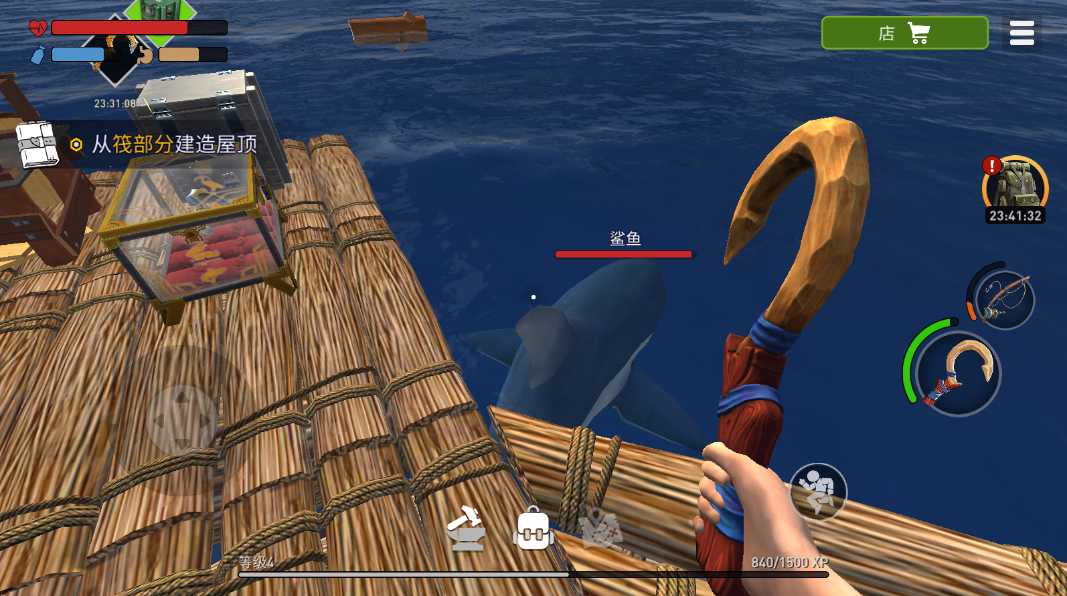Switch to the fishing rod tool
This screenshot has width=1067, height=596.
click(1002, 299)
